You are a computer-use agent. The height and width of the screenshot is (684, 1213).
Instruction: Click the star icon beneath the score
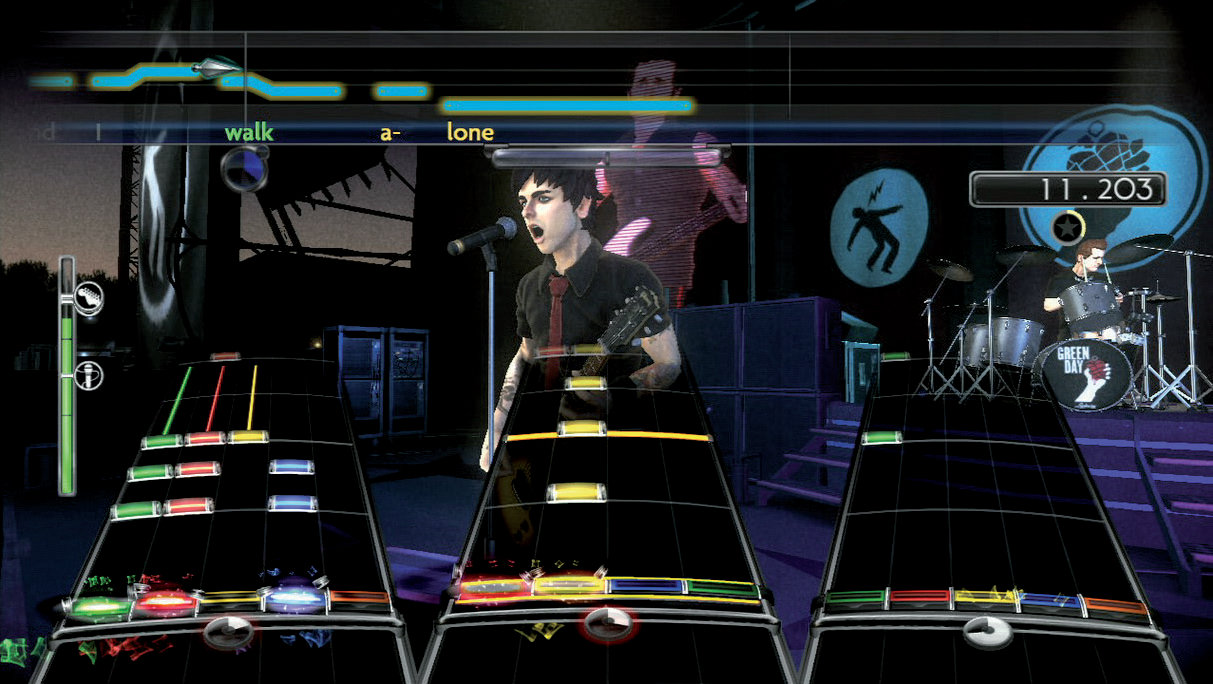click(x=1066, y=228)
